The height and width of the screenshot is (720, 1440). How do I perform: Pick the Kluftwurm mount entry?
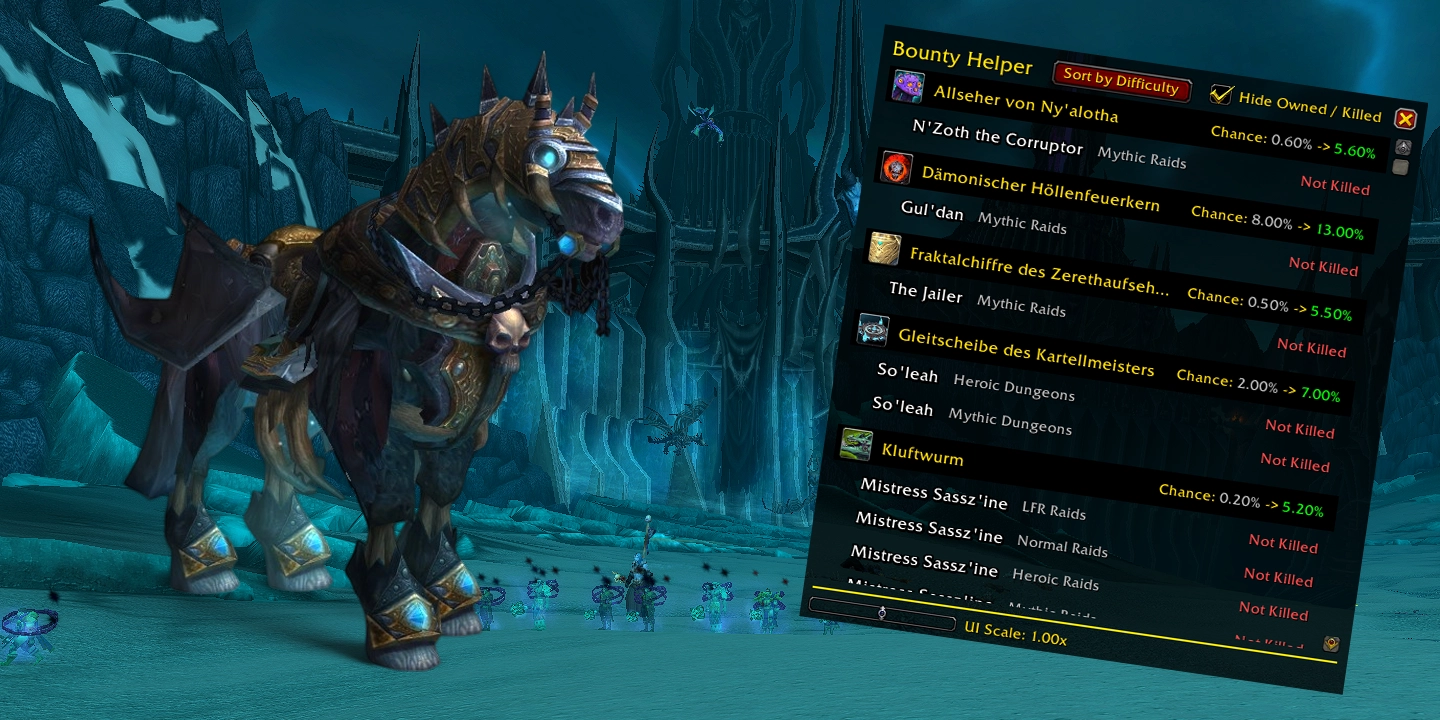tap(908, 452)
